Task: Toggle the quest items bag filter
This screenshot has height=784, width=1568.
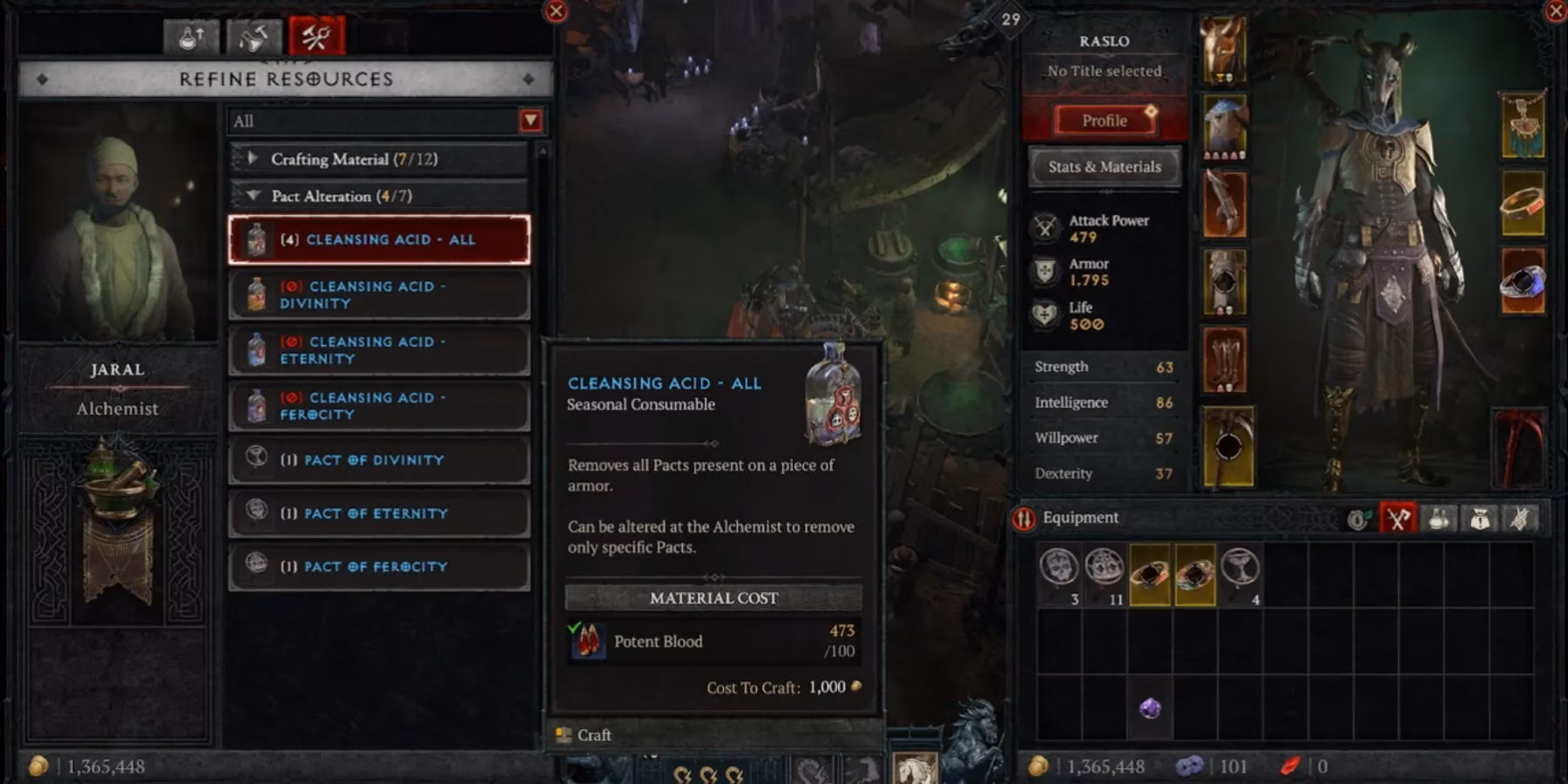Action: pos(1478,518)
